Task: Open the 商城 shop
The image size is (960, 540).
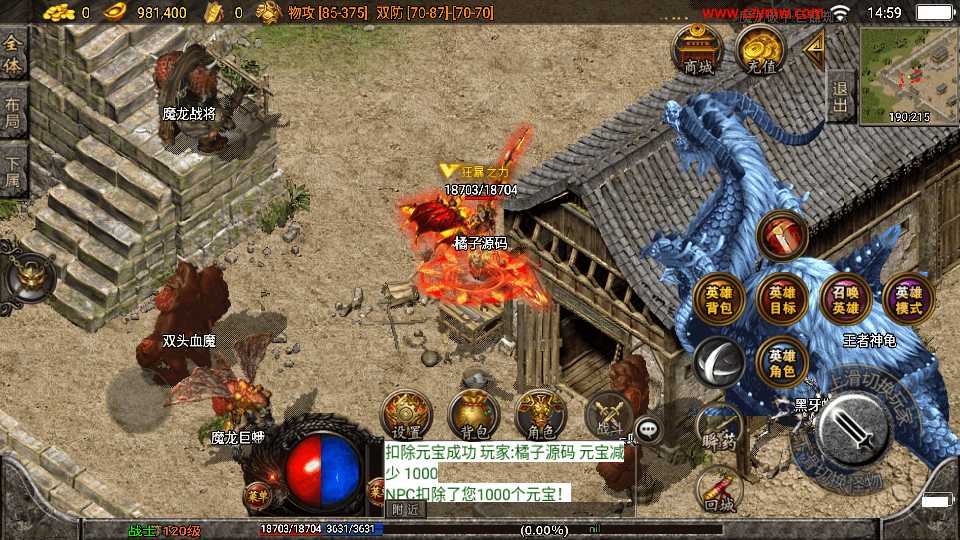Action: click(698, 50)
